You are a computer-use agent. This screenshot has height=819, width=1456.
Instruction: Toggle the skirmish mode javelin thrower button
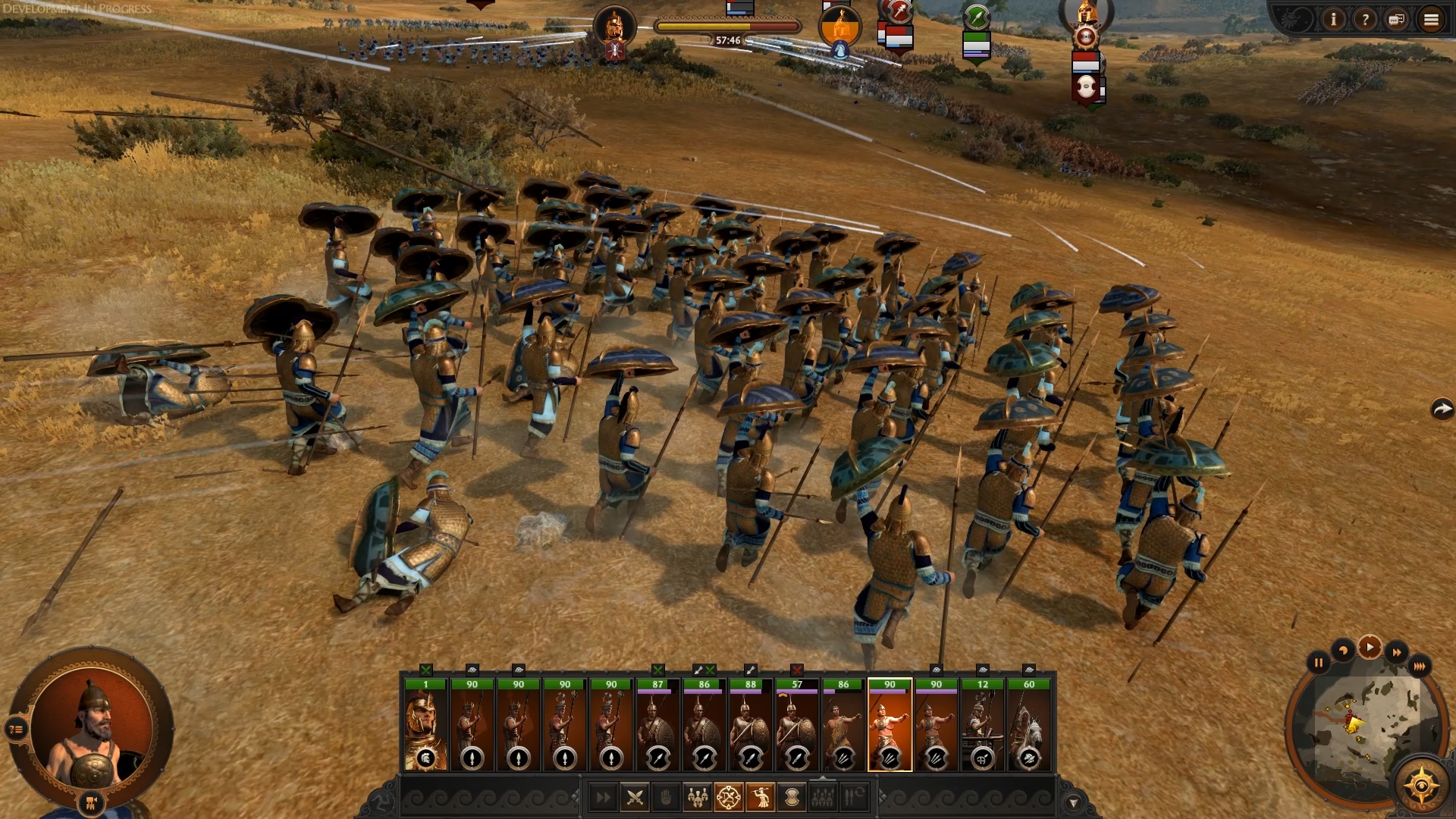[x=760, y=797]
